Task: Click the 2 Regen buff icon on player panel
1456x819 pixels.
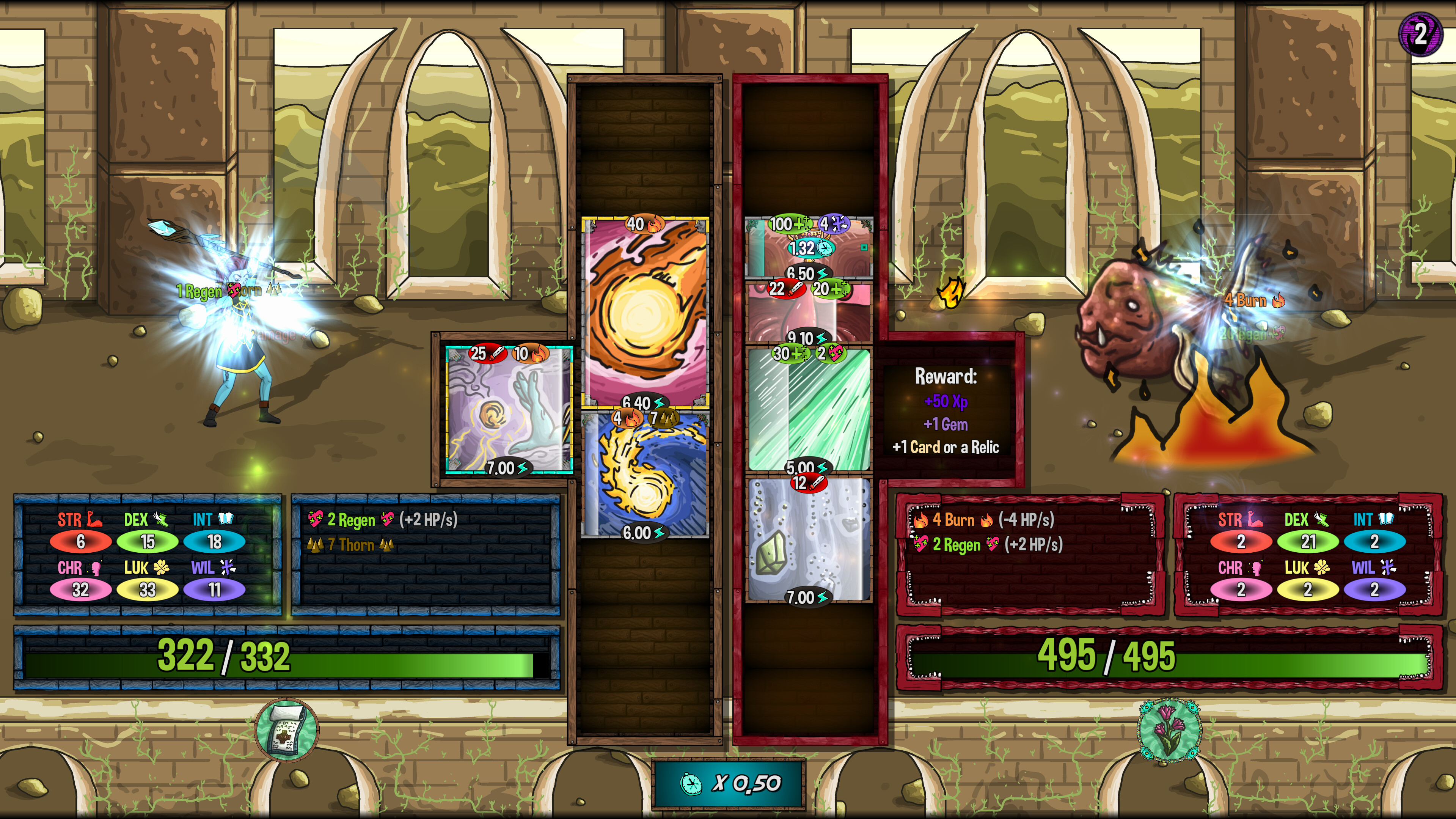Action: 317,519
